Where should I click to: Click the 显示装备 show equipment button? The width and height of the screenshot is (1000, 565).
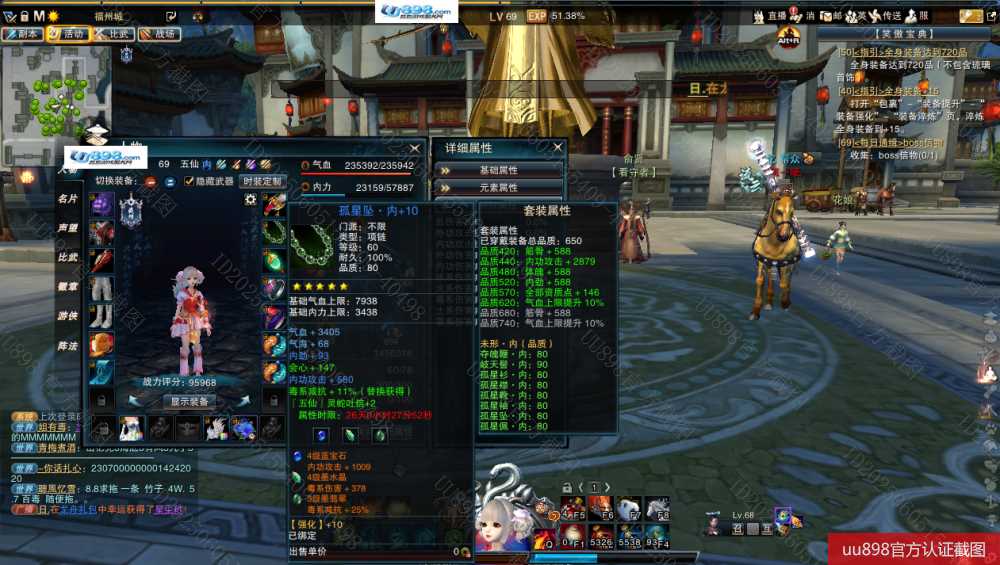[x=188, y=401]
